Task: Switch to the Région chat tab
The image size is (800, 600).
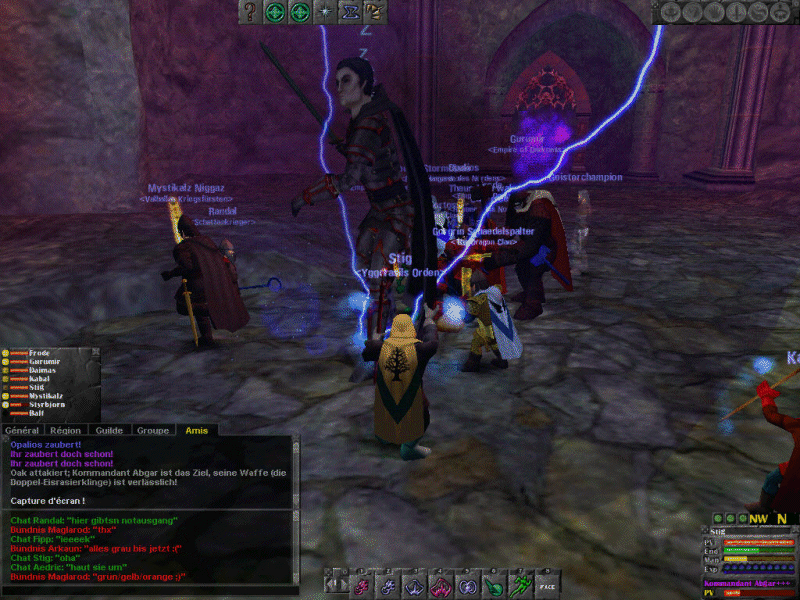Action: (x=66, y=430)
